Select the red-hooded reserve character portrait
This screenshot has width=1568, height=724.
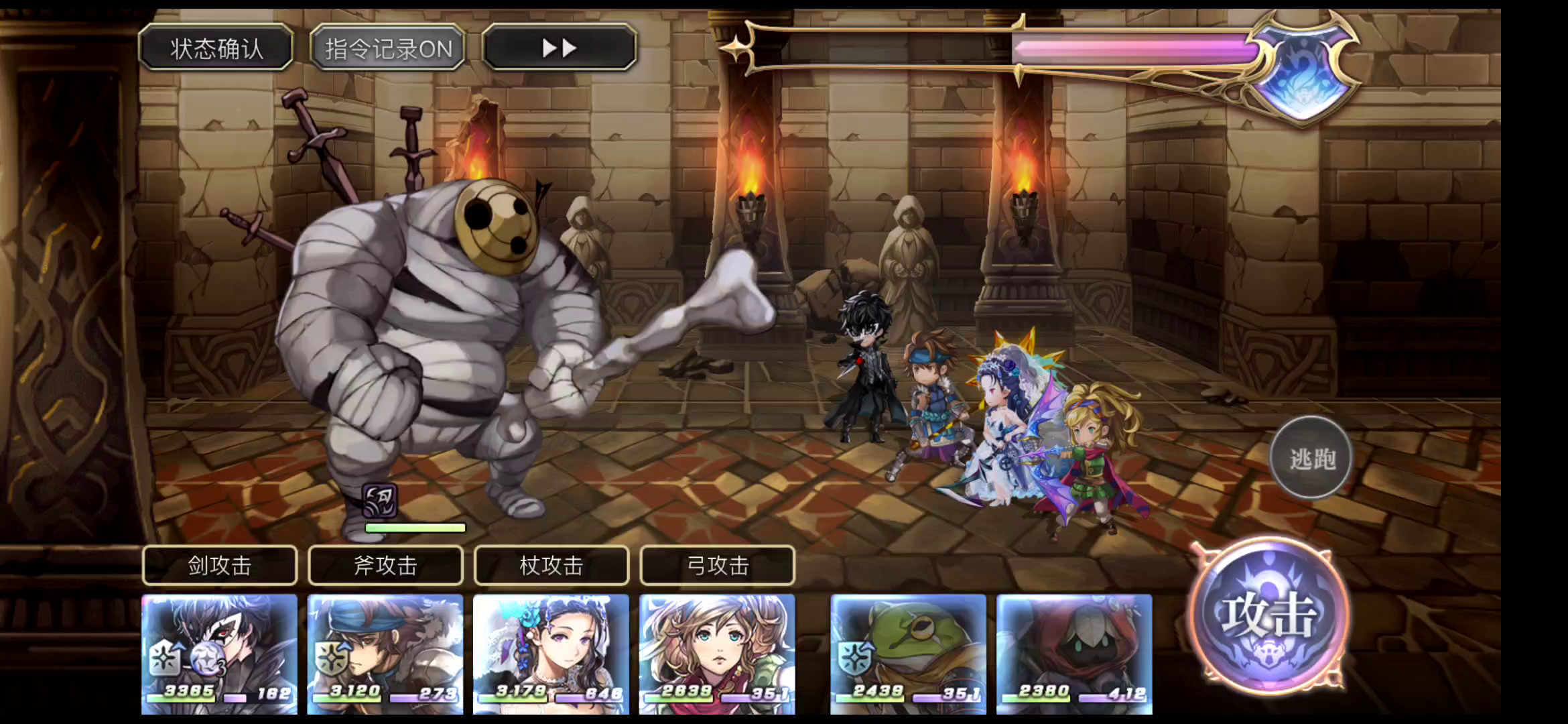pos(1074,654)
